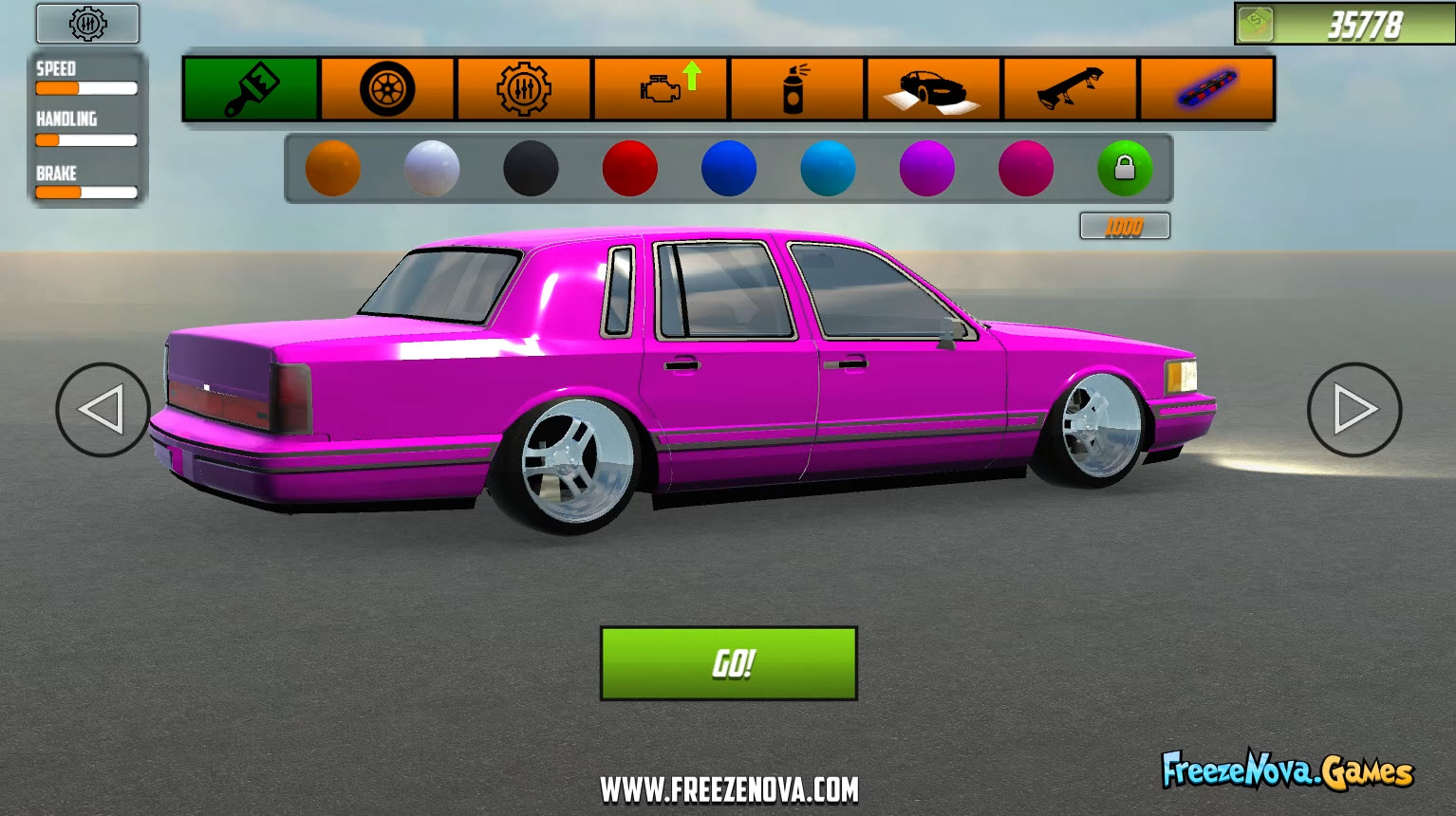The width and height of the screenshot is (1456, 816).
Task: Select the spray can decal tool
Action: (797, 88)
